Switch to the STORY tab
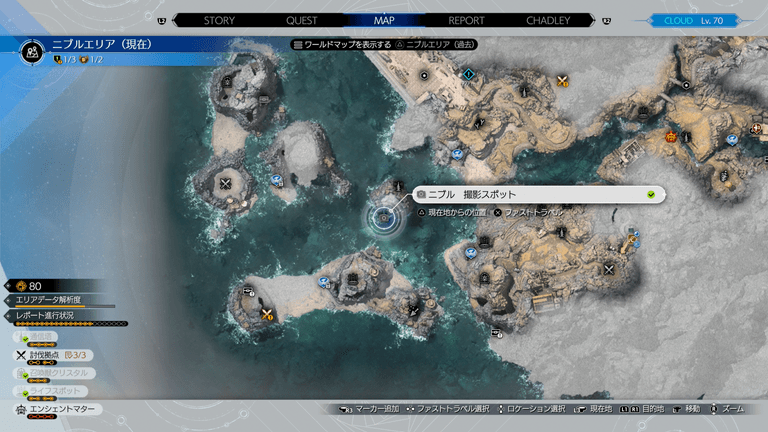Screen dimensions: 768x432 coord(219,19)
